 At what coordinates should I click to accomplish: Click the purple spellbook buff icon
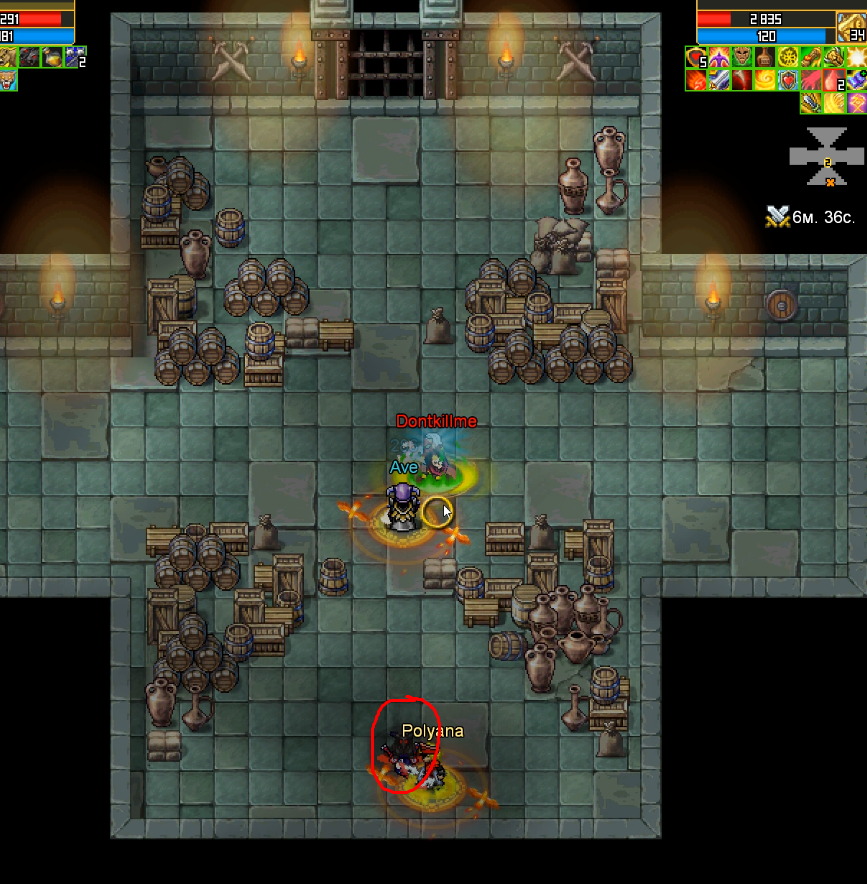pyautogui.click(x=856, y=80)
